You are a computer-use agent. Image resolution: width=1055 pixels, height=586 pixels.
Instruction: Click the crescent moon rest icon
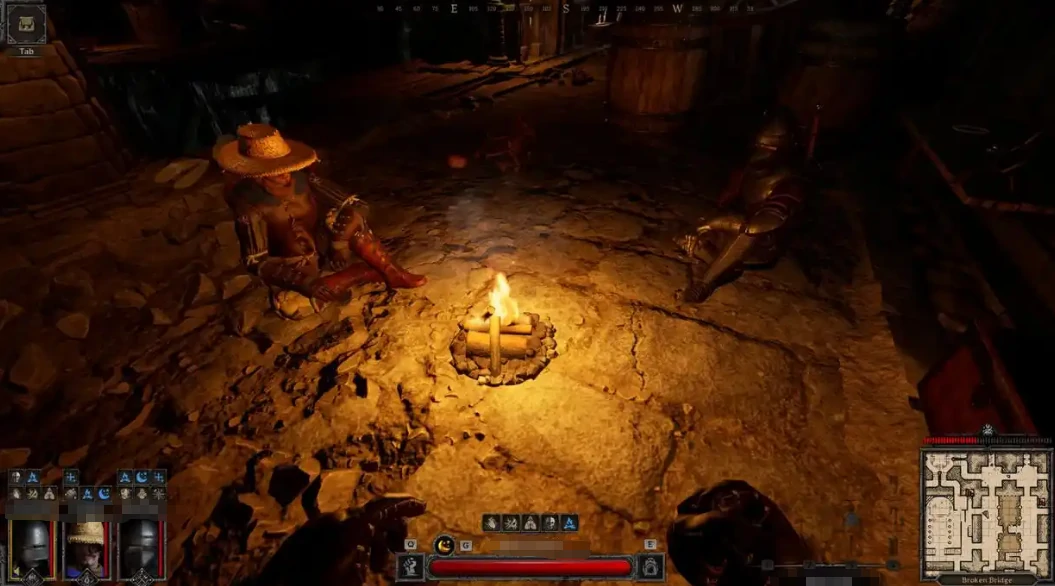tap(445, 545)
